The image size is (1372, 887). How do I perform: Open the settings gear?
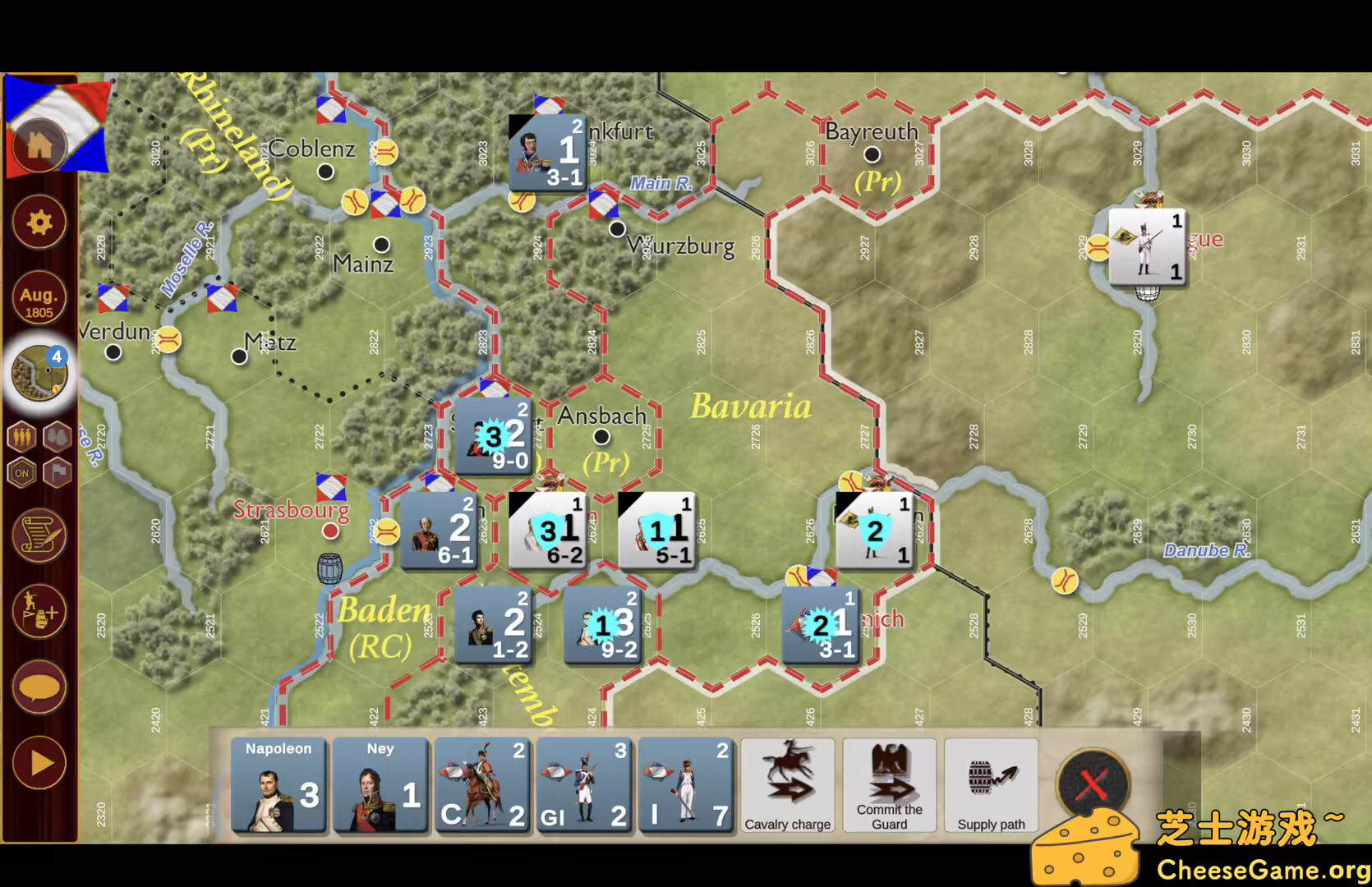click(x=38, y=222)
